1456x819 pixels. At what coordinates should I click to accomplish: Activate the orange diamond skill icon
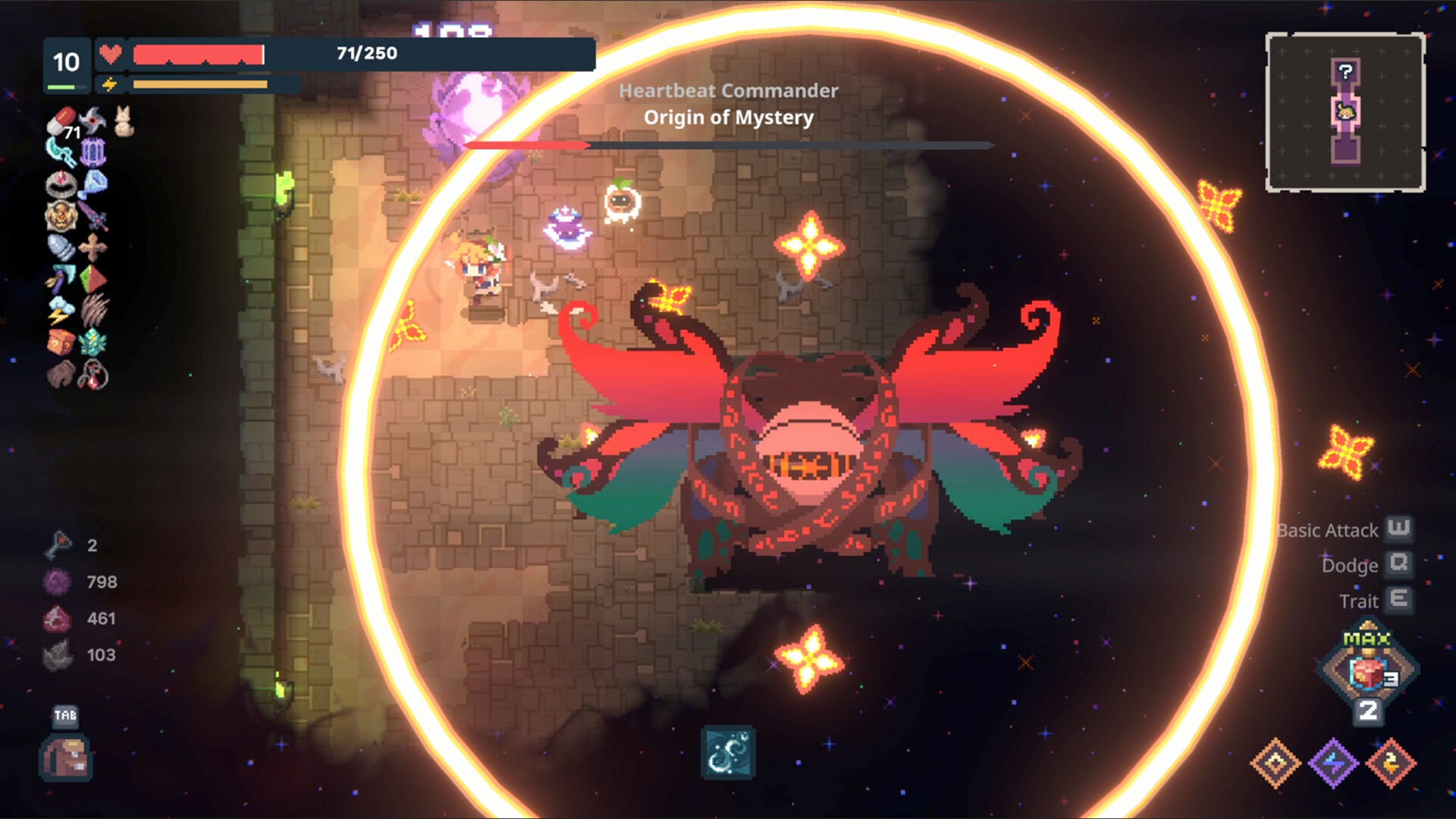pyautogui.click(x=1276, y=763)
